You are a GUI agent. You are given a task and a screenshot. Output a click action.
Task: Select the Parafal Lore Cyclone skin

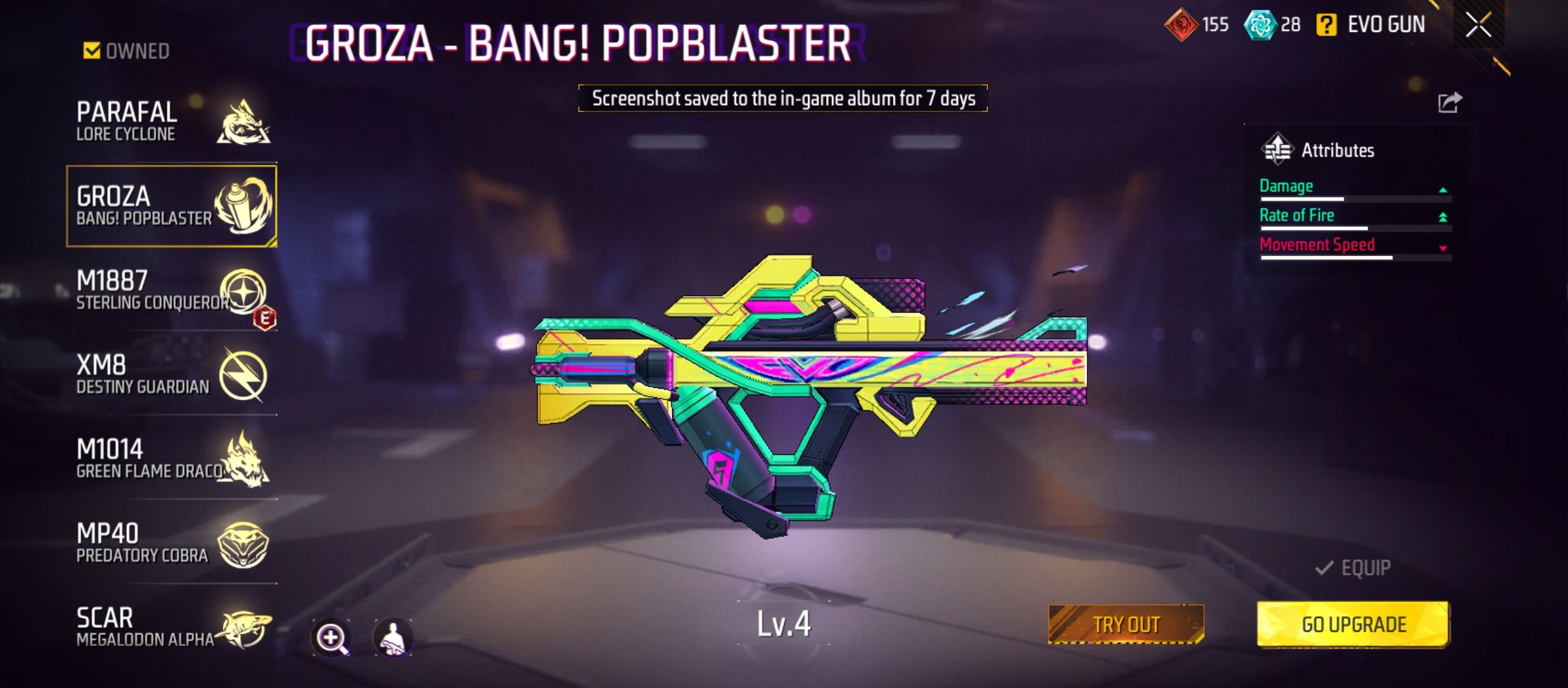[171, 121]
